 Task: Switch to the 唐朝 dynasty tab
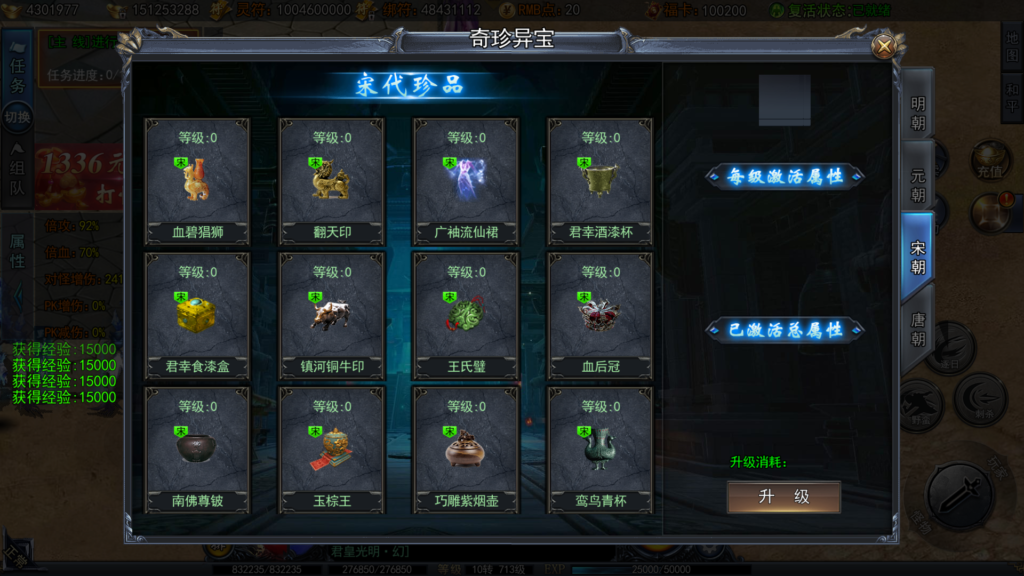point(917,327)
